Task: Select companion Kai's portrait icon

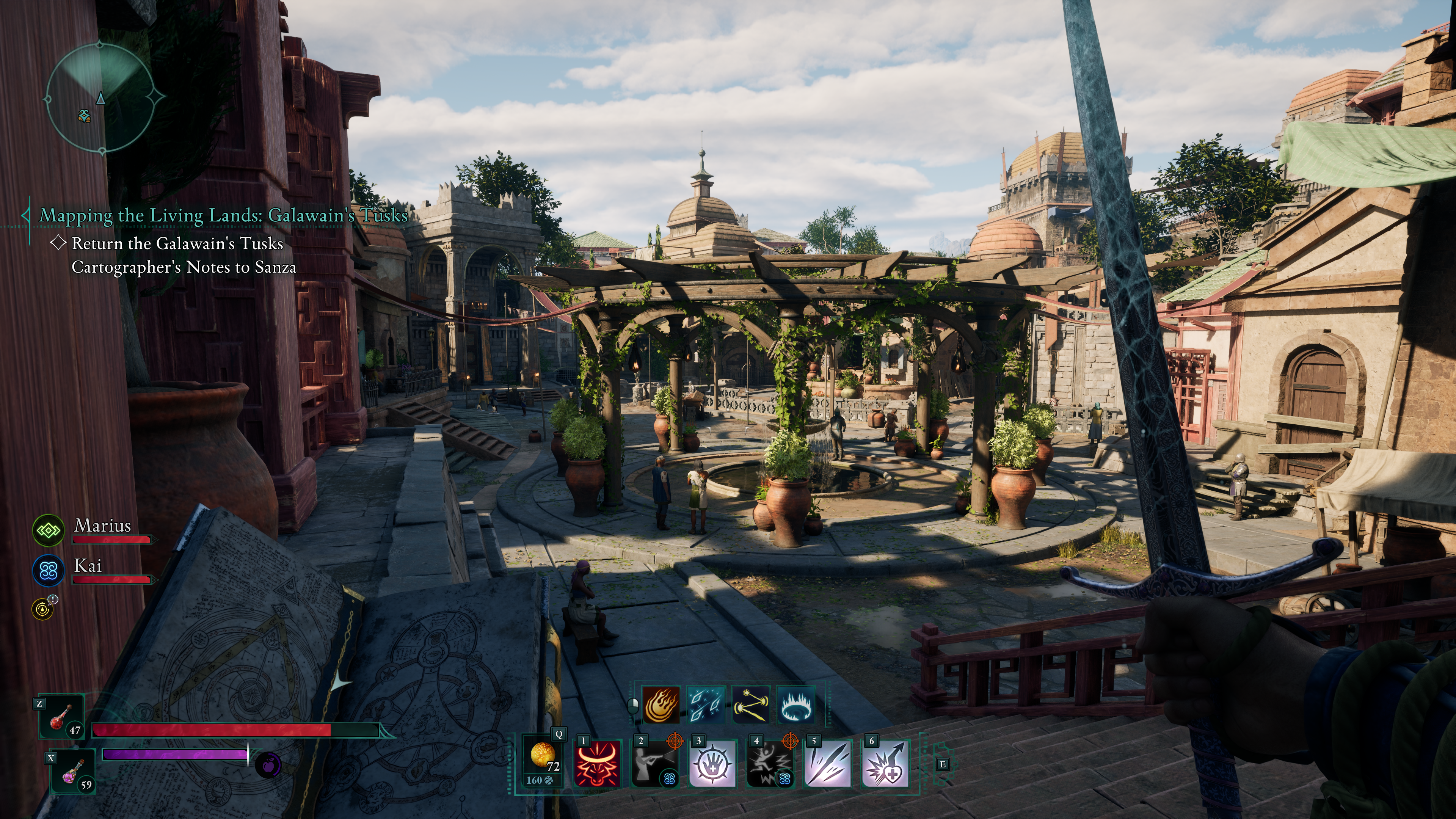Action: [48, 570]
